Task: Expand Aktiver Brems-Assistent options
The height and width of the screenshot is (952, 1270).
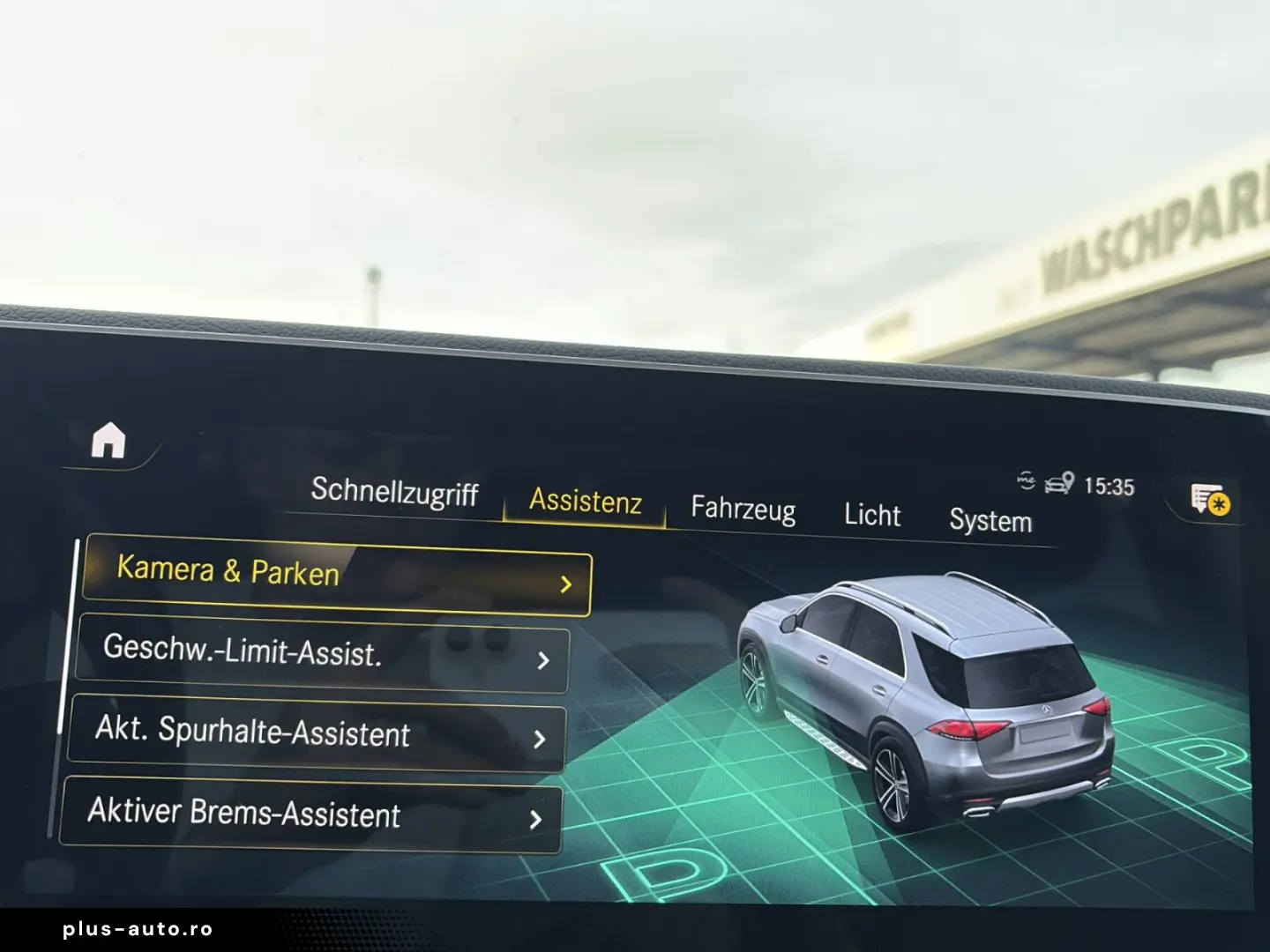Action: (537, 820)
